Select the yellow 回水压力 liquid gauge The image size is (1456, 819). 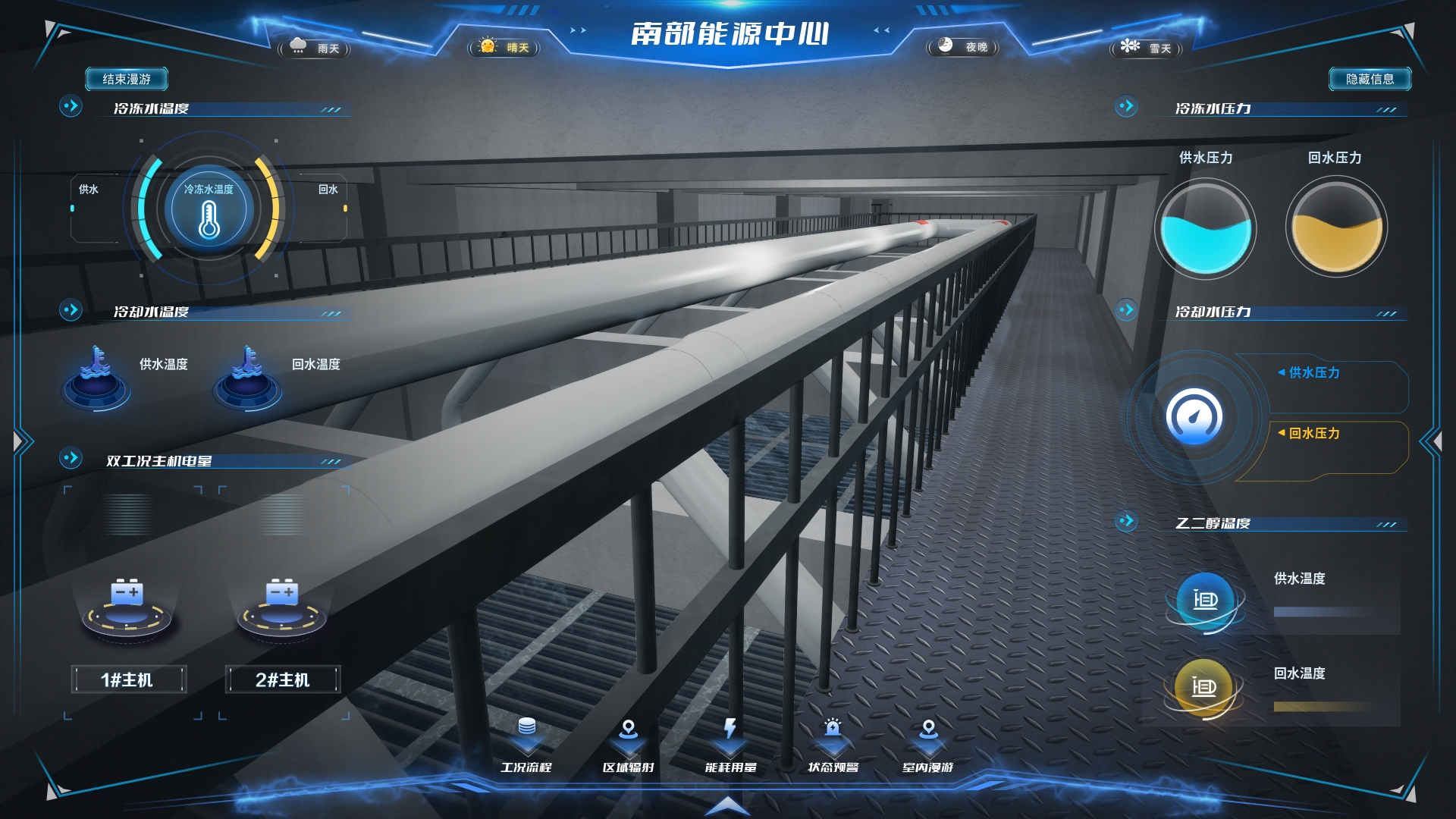coord(1336,228)
